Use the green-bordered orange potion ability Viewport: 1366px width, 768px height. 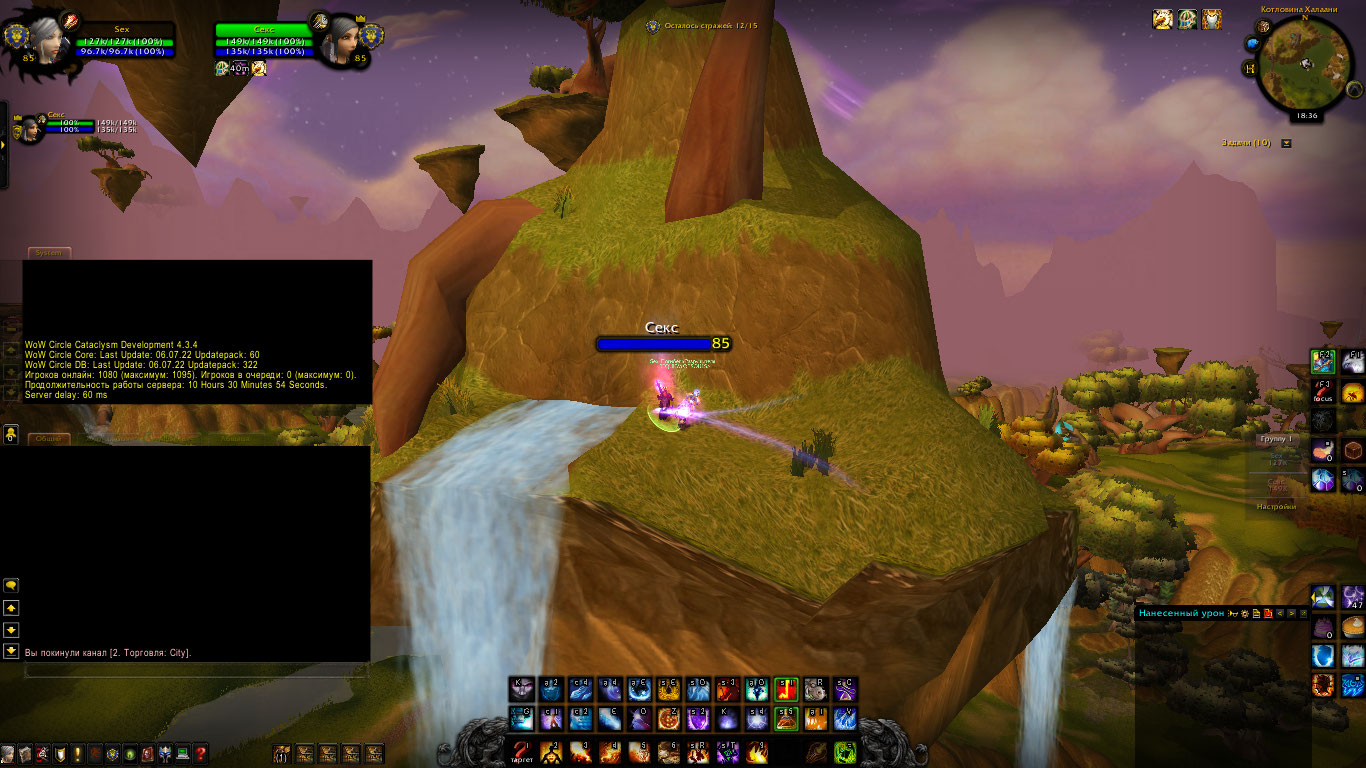(x=787, y=719)
